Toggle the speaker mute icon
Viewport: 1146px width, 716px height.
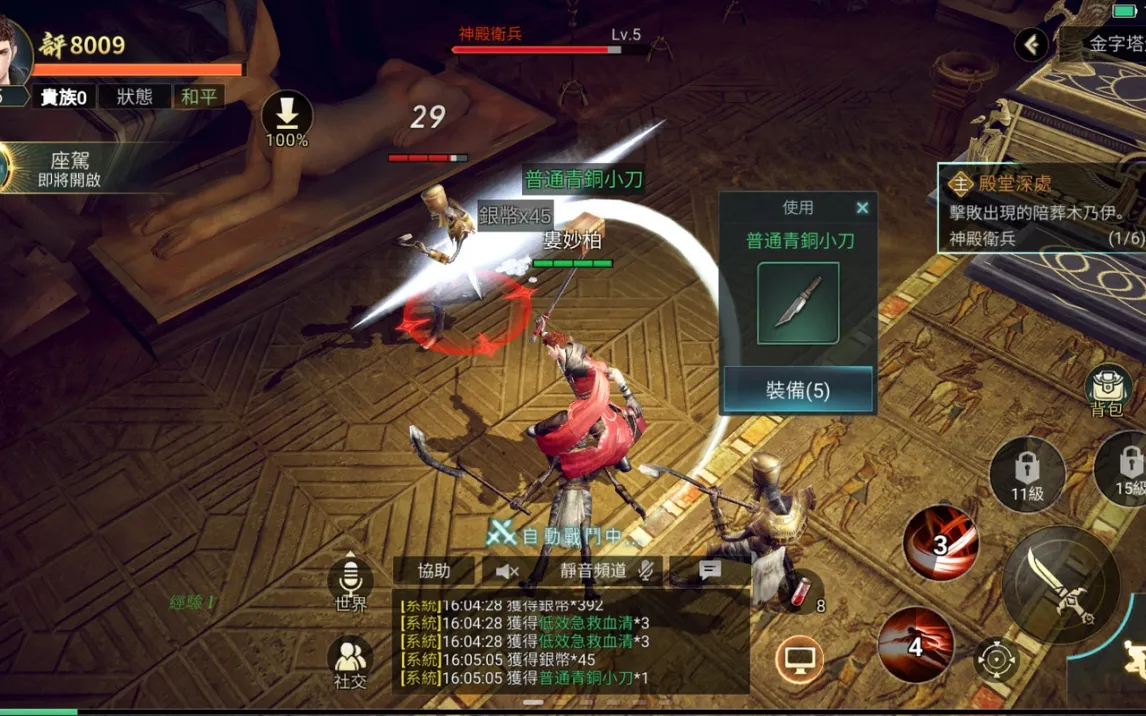pos(507,571)
